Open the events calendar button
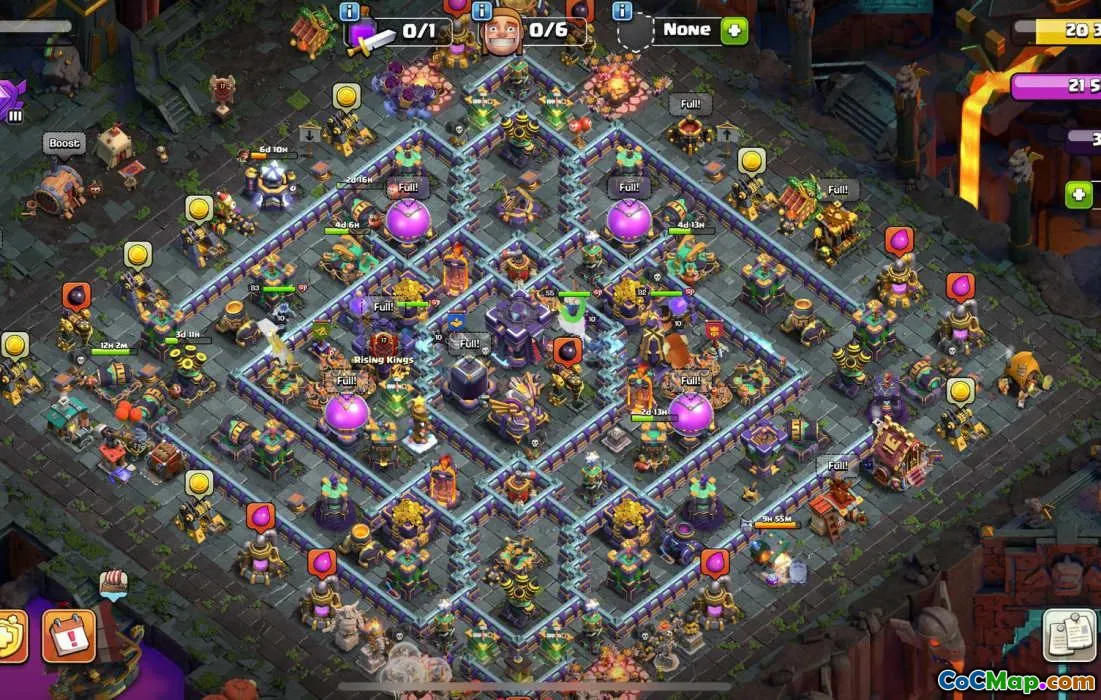Image resolution: width=1101 pixels, height=700 pixels. [x=68, y=636]
